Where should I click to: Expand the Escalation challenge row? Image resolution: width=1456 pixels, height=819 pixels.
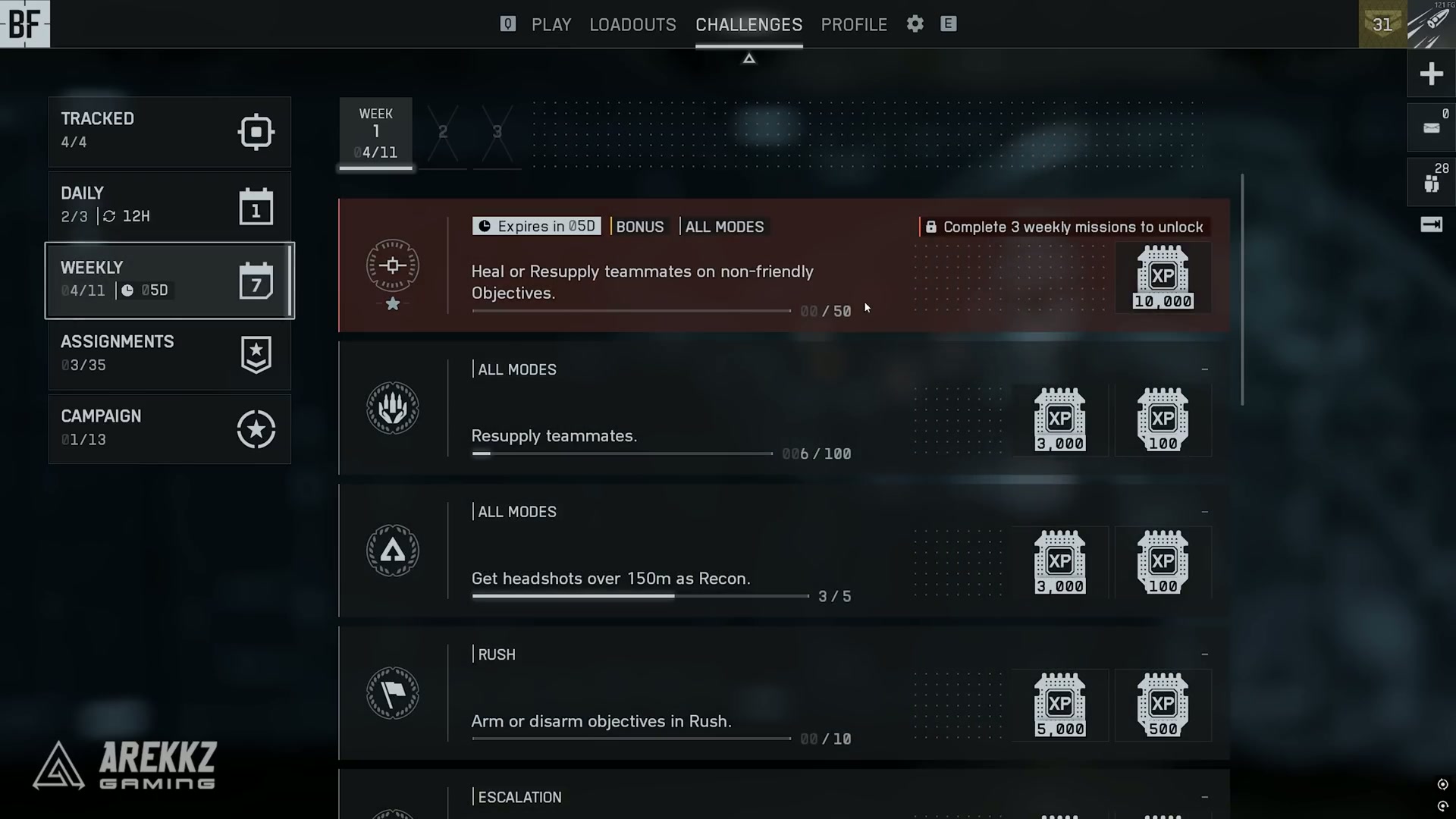[1204, 796]
